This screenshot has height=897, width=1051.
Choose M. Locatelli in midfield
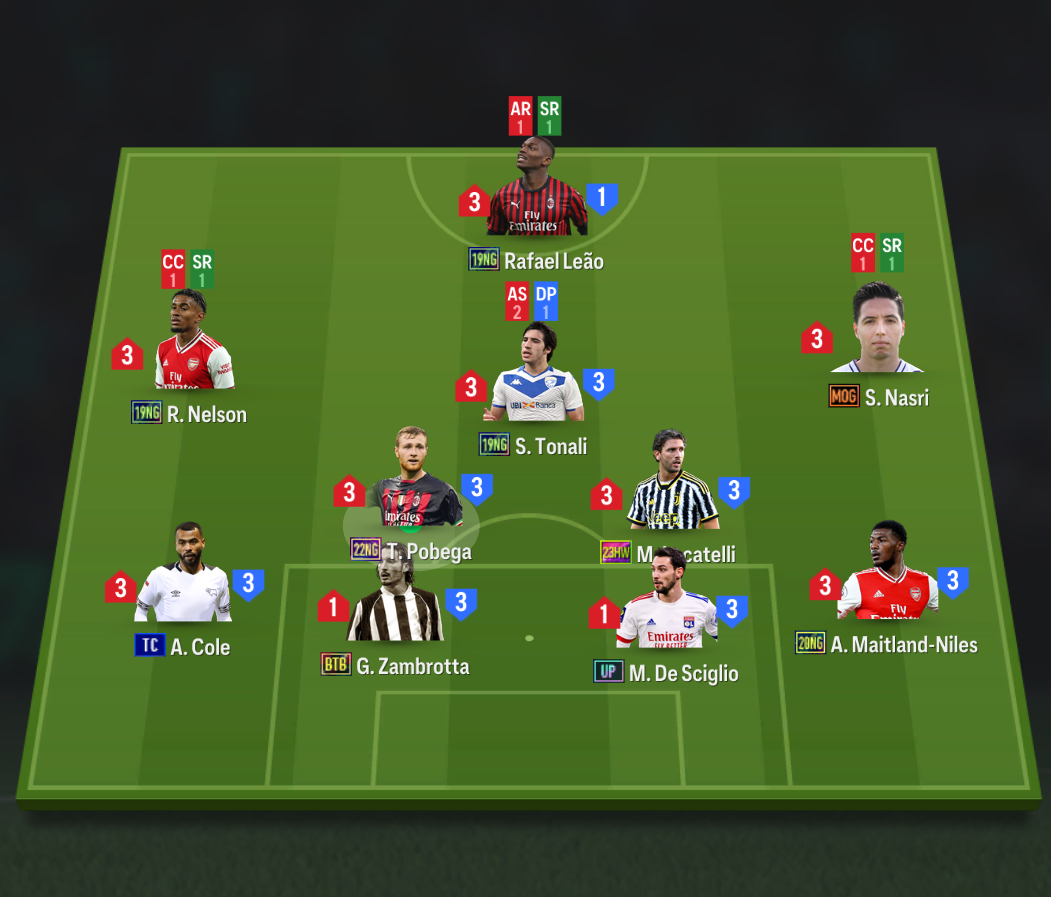coord(671,485)
